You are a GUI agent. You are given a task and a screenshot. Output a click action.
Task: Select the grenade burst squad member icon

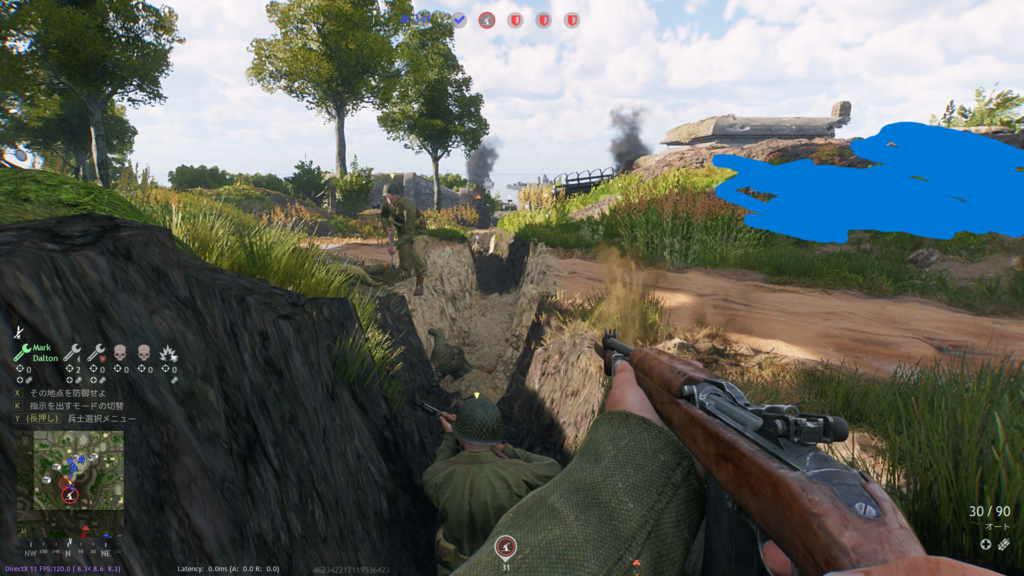(169, 353)
